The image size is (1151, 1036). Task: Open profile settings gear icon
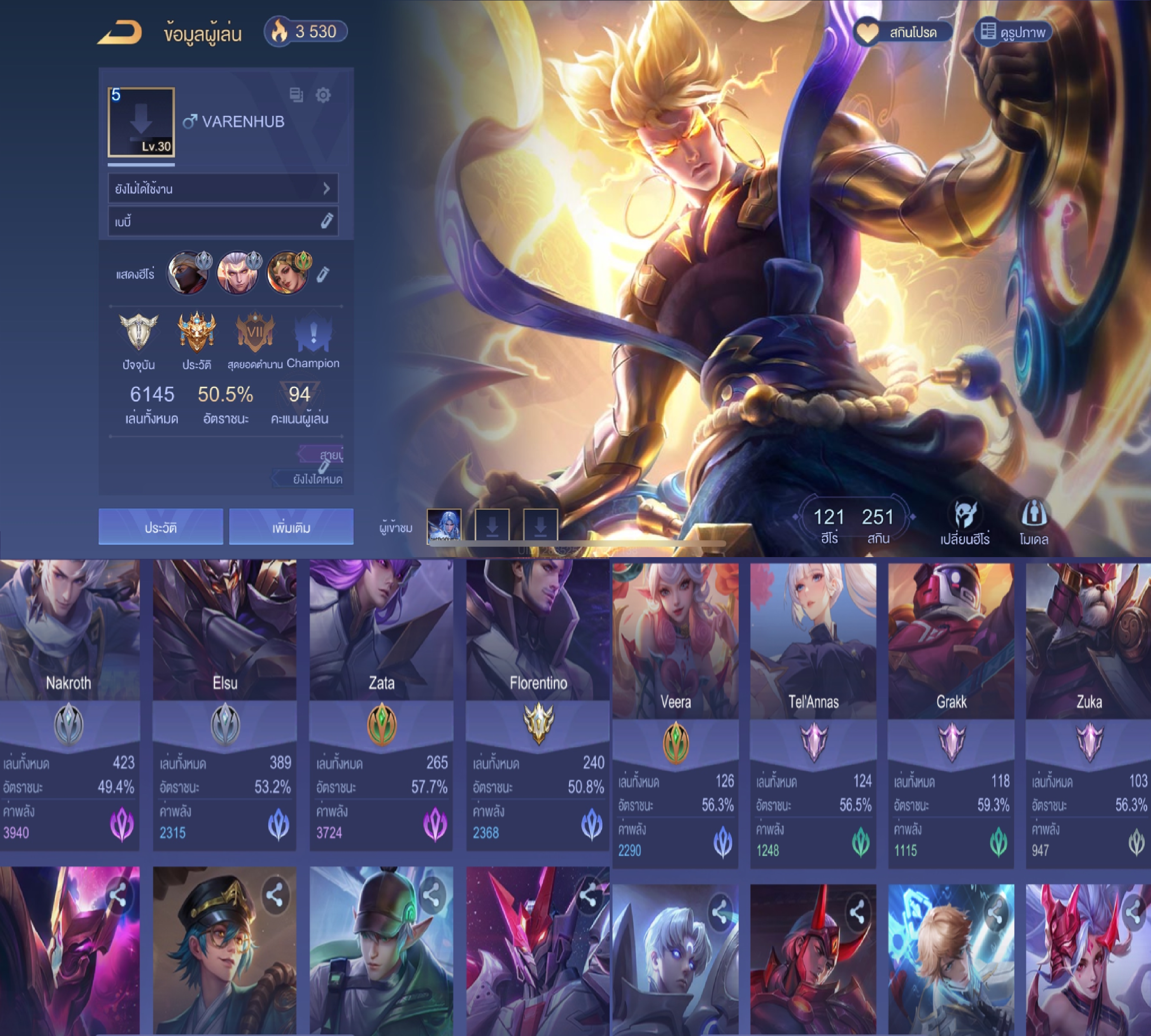click(323, 95)
